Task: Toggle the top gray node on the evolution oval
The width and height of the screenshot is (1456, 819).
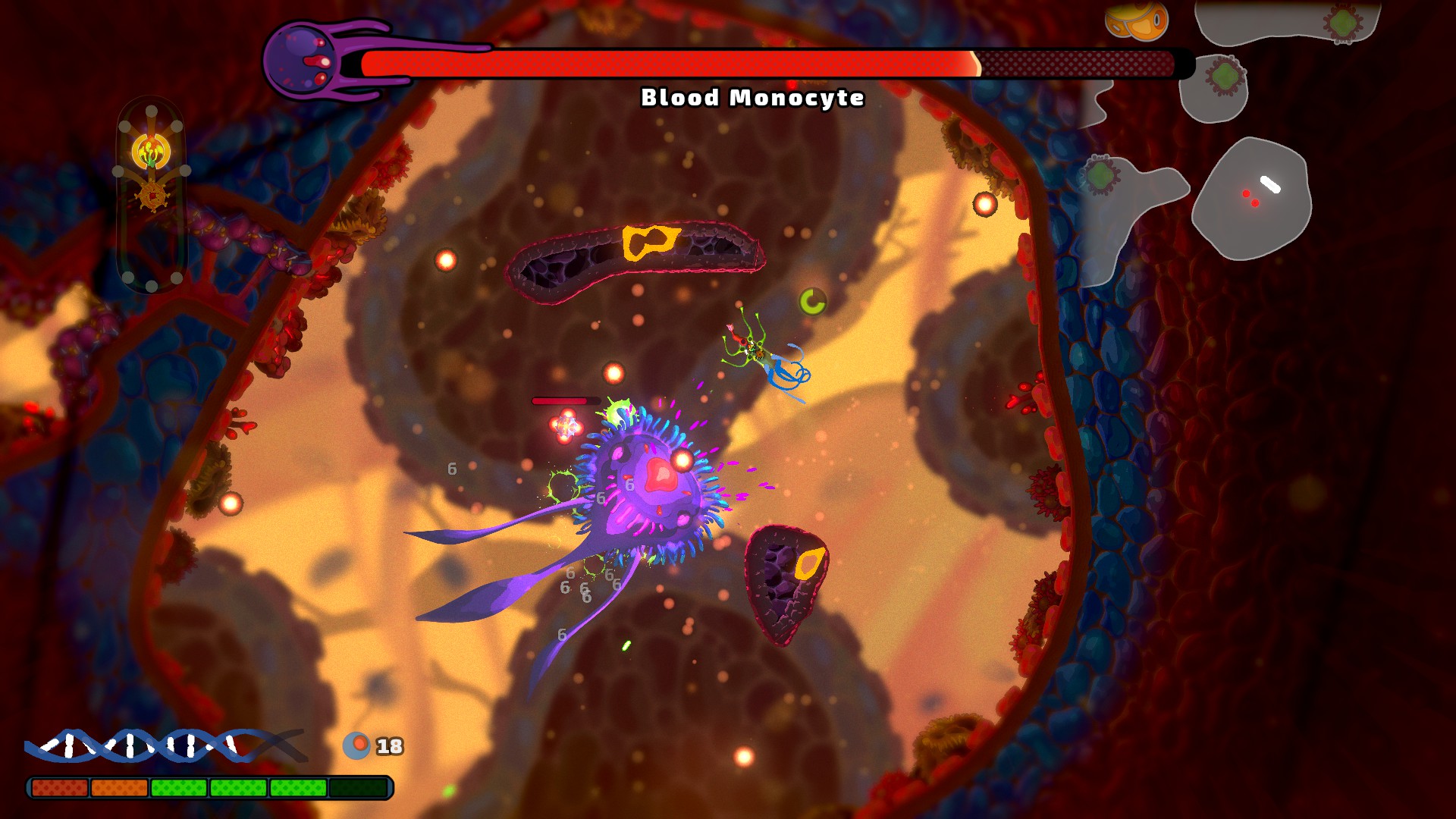Action: click(150, 112)
